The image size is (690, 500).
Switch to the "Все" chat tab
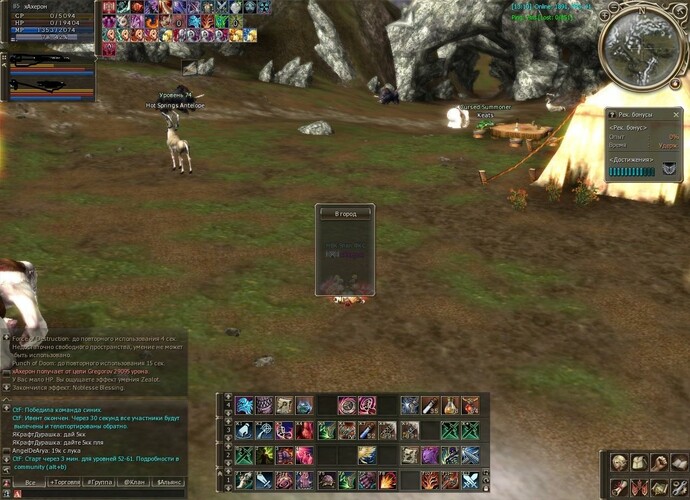30,482
